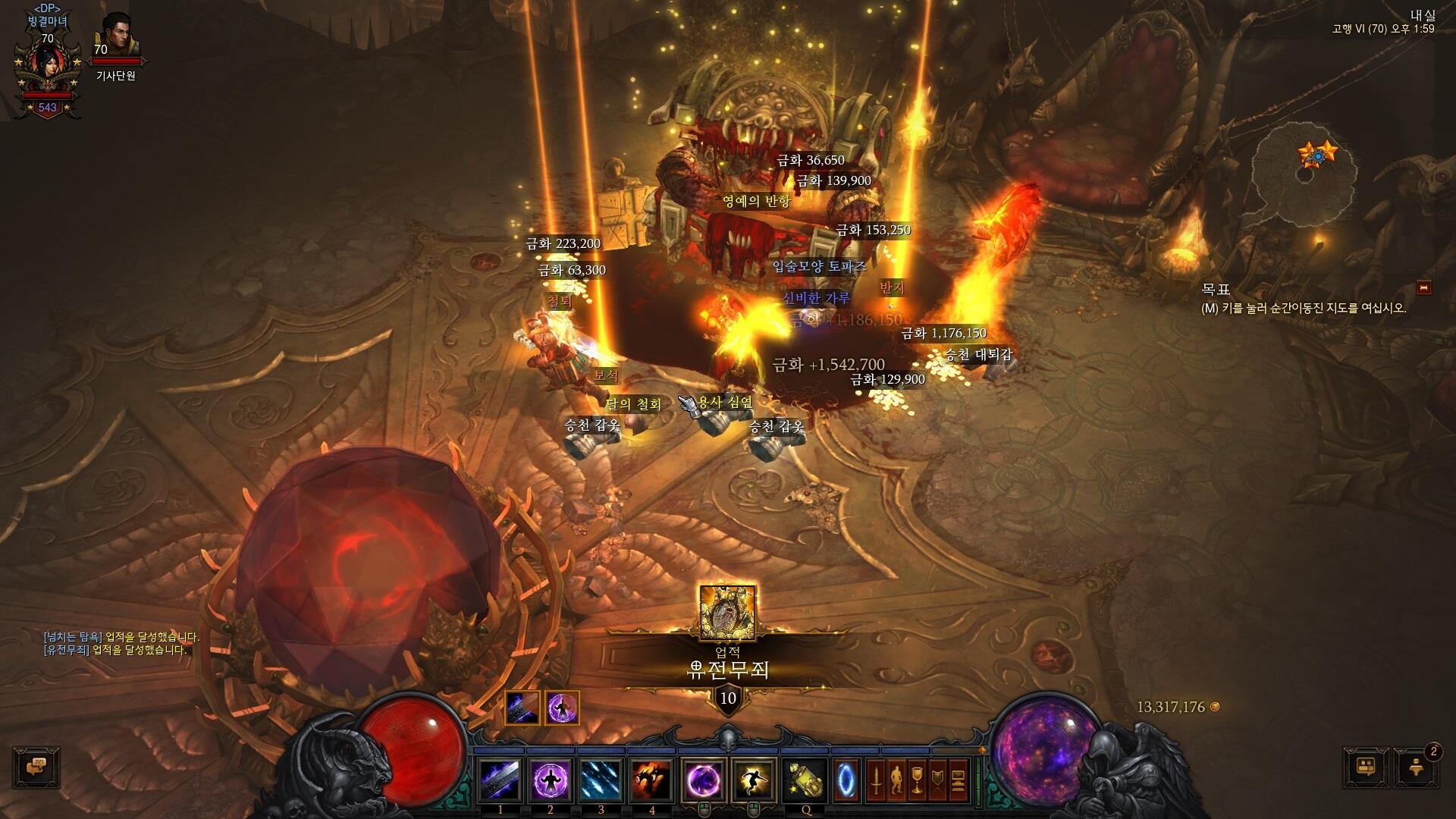Cast the blue ice shards skill
Image resolution: width=1456 pixels, height=819 pixels.
click(601, 780)
